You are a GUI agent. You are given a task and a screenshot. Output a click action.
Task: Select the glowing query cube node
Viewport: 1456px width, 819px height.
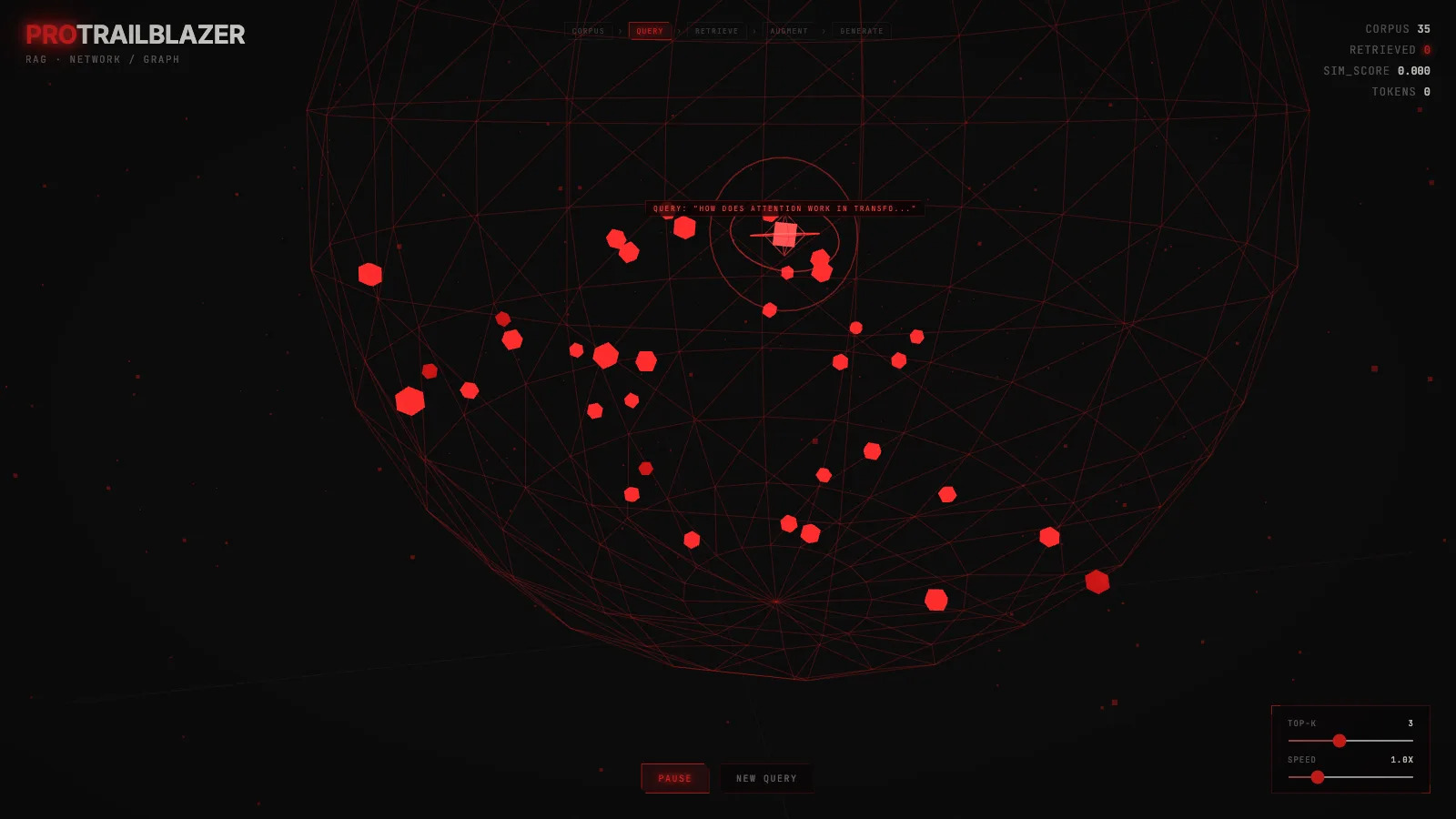[x=784, y=235]
